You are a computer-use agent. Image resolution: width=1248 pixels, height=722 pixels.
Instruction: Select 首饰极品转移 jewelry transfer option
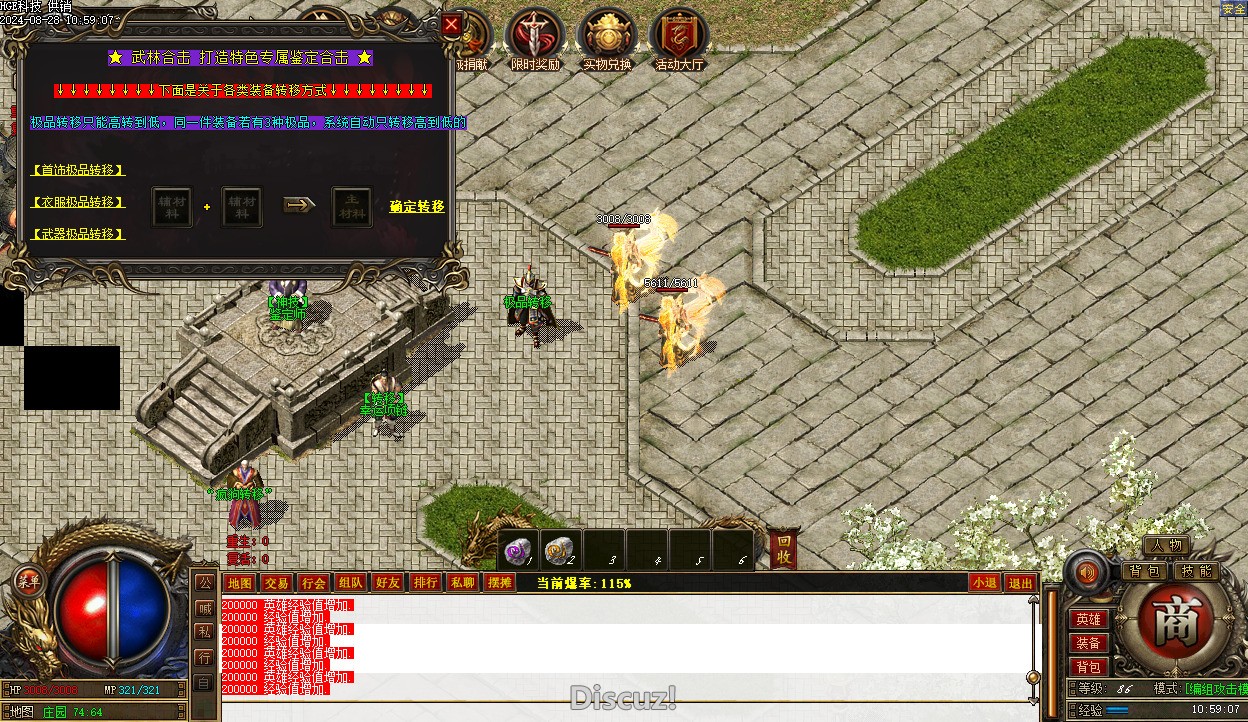click(x=78, y=170)
